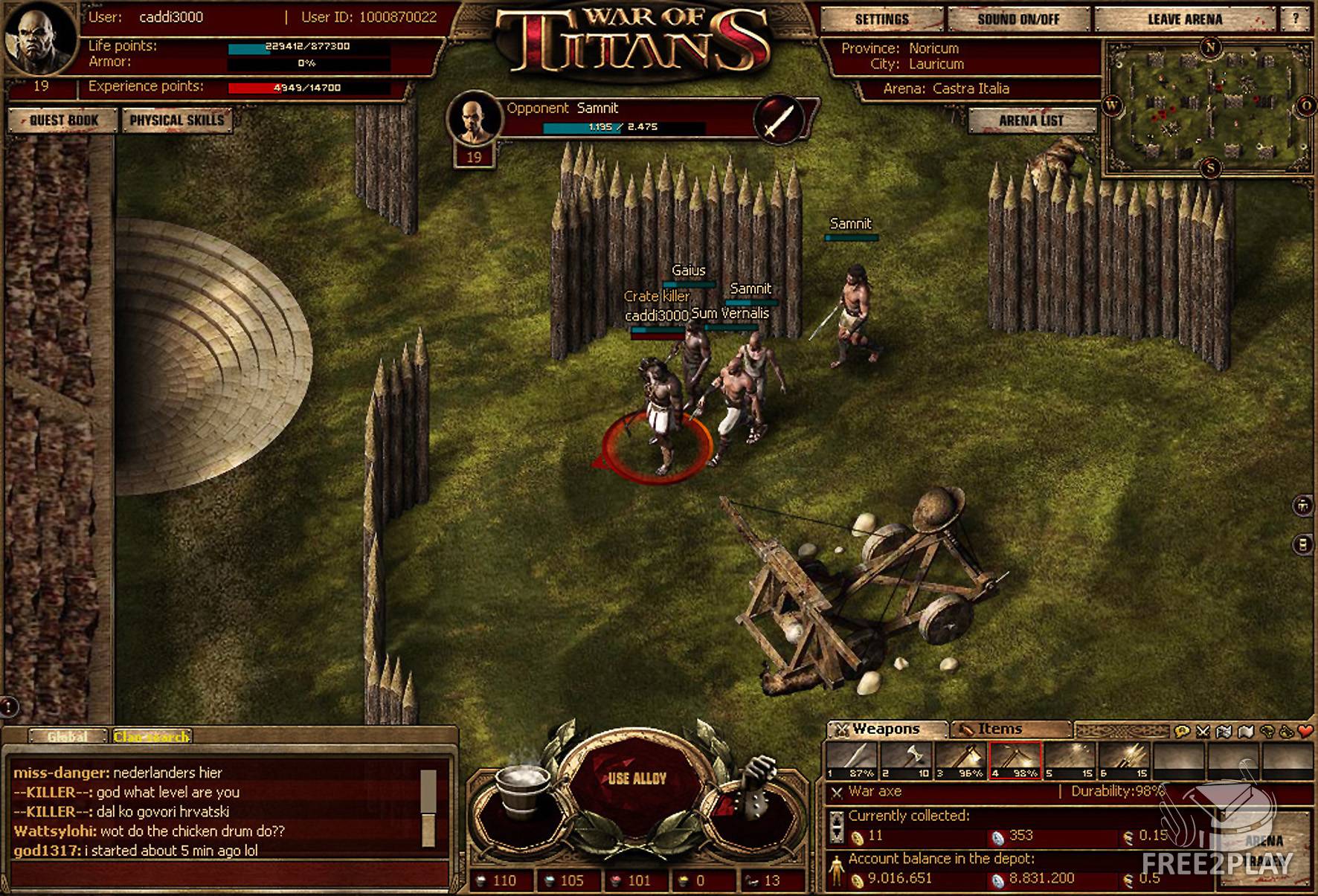
Task: Switch to the Global chat tab
Action: [67, 736]
